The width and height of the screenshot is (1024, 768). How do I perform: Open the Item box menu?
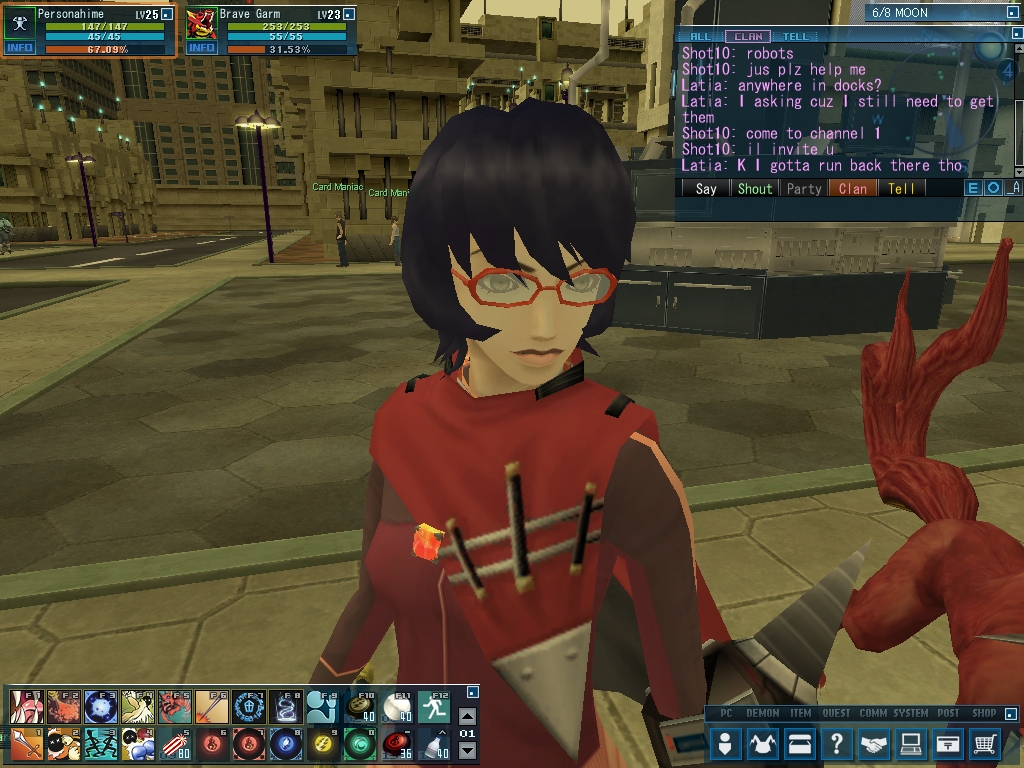point(800,744)
